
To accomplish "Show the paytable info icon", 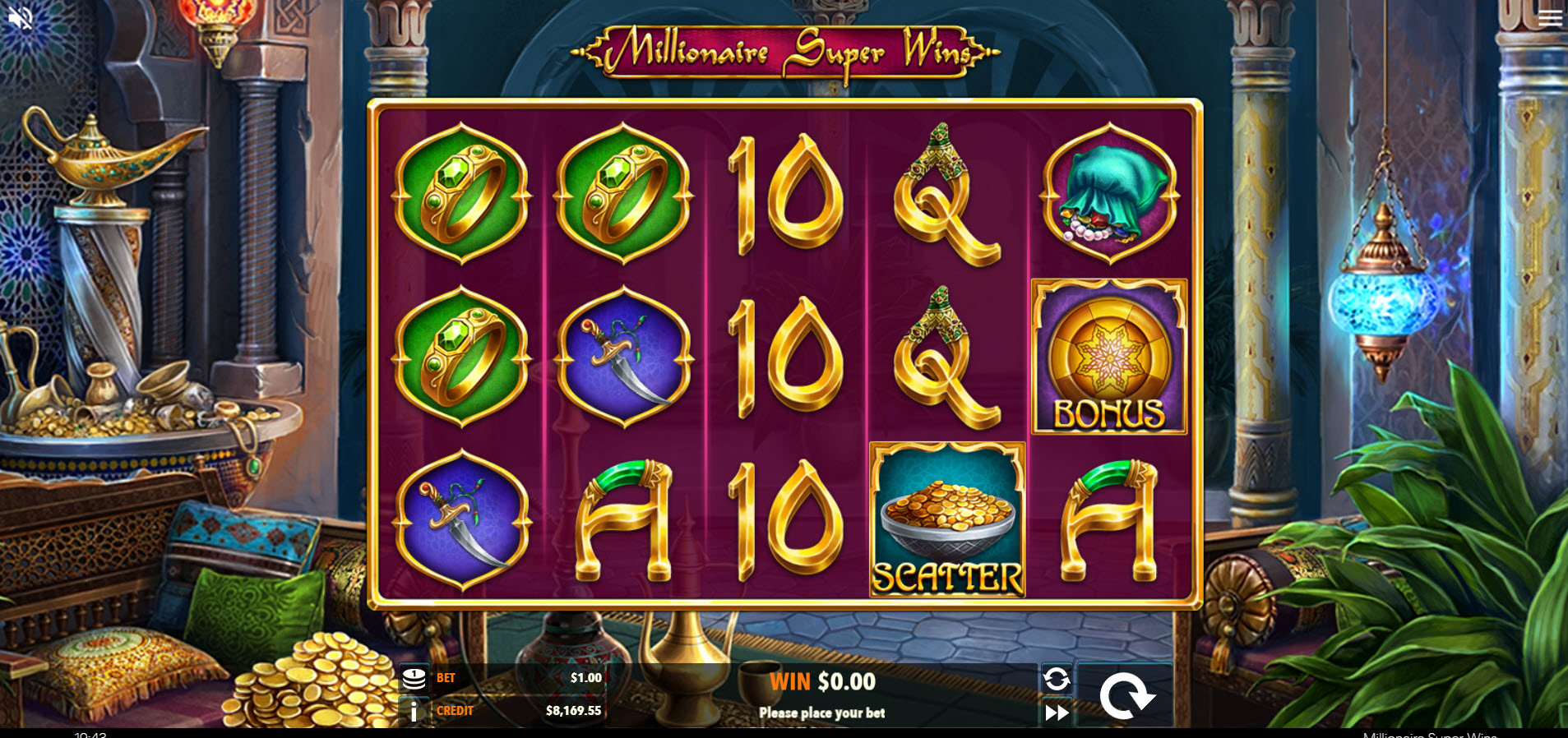I will (x=414, y=711).
